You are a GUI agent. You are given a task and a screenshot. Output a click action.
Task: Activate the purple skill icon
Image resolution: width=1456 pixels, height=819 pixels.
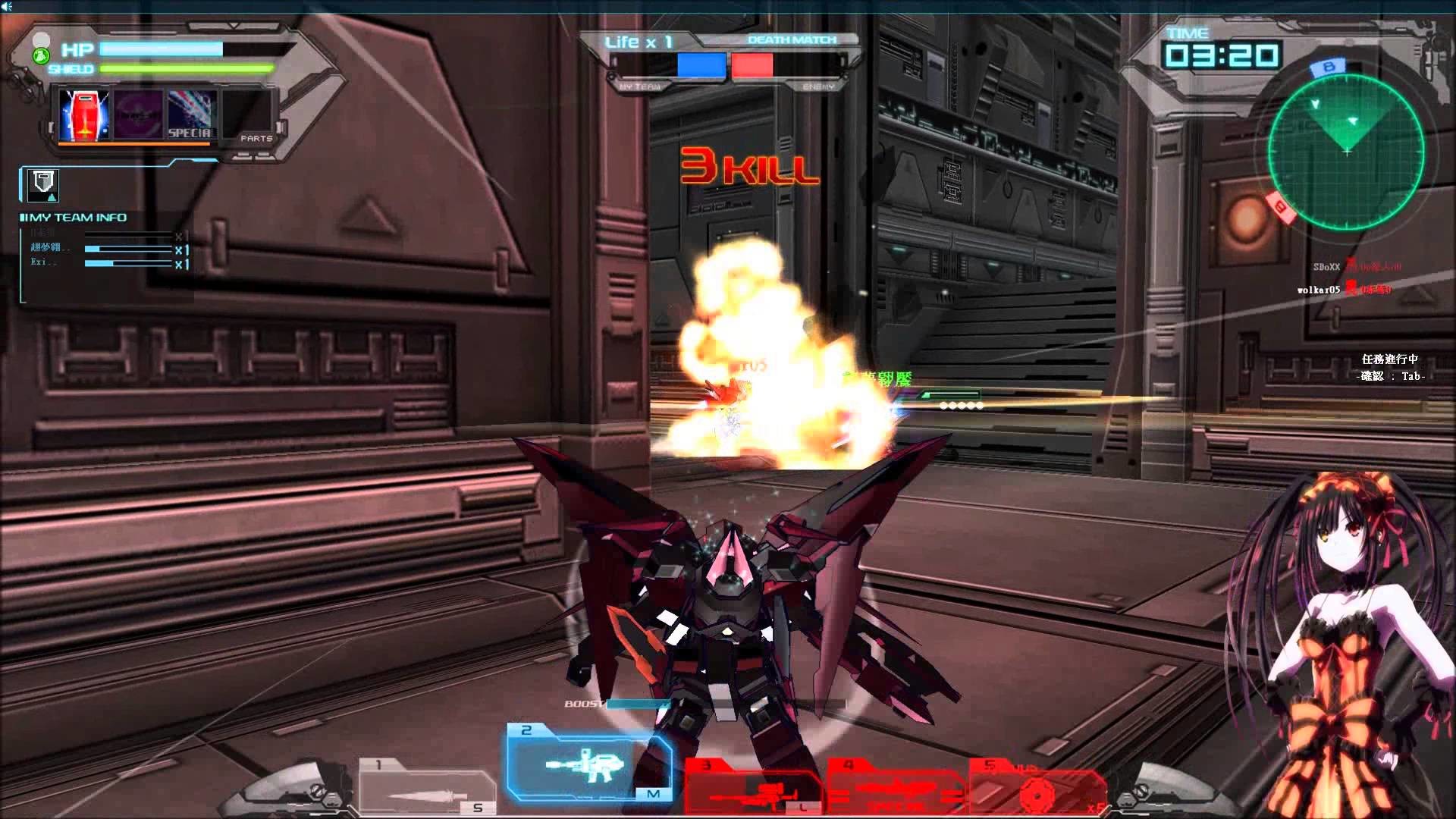pos(137,115)
